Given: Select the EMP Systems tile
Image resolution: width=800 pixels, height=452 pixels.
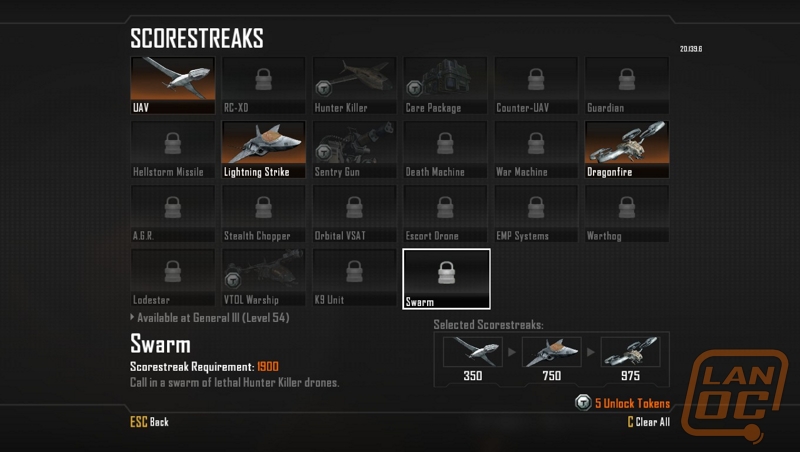Looking at the screenshot, I should [537, 213].
